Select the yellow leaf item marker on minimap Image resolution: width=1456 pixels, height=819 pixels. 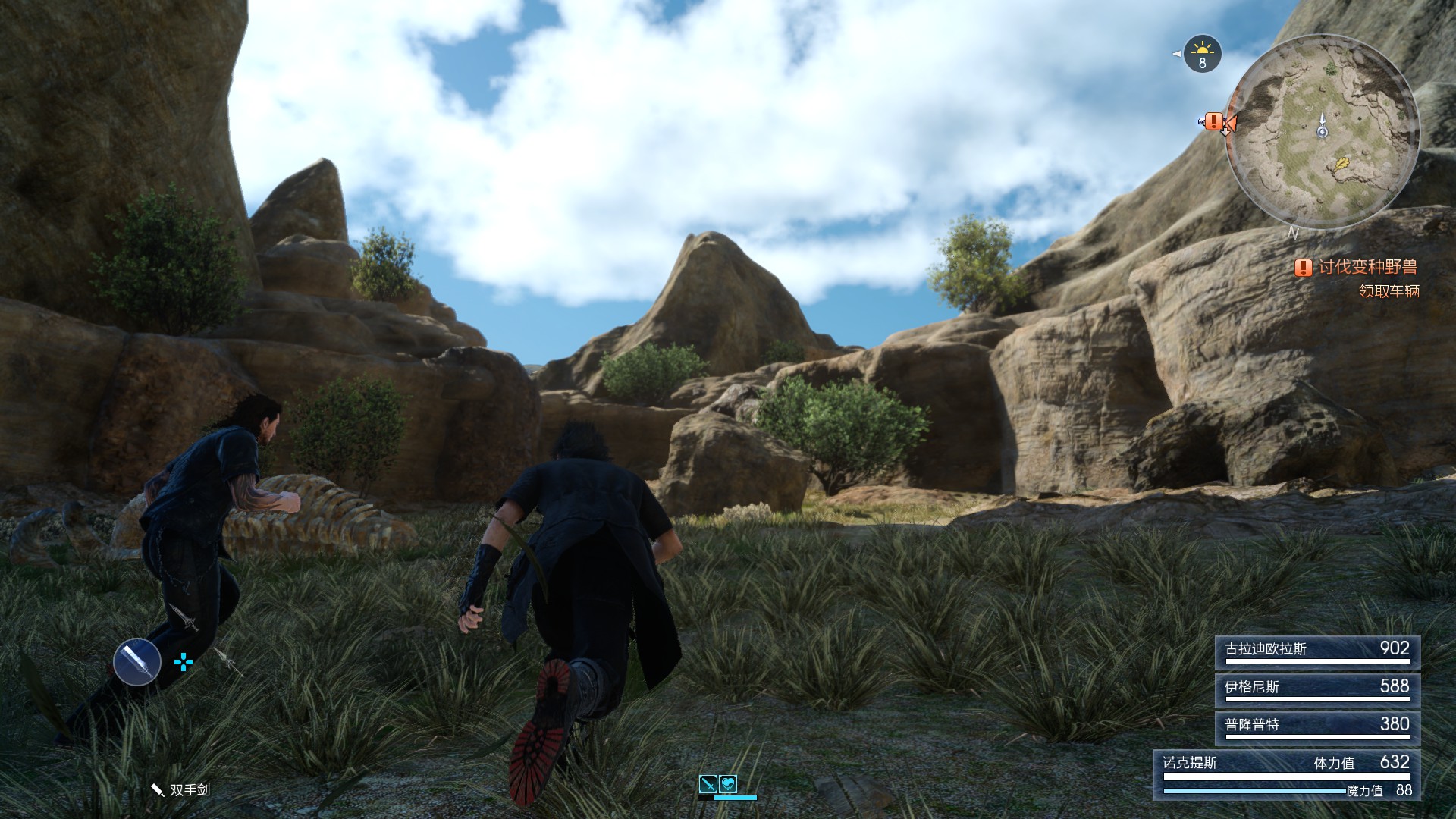coord(1342,165)
